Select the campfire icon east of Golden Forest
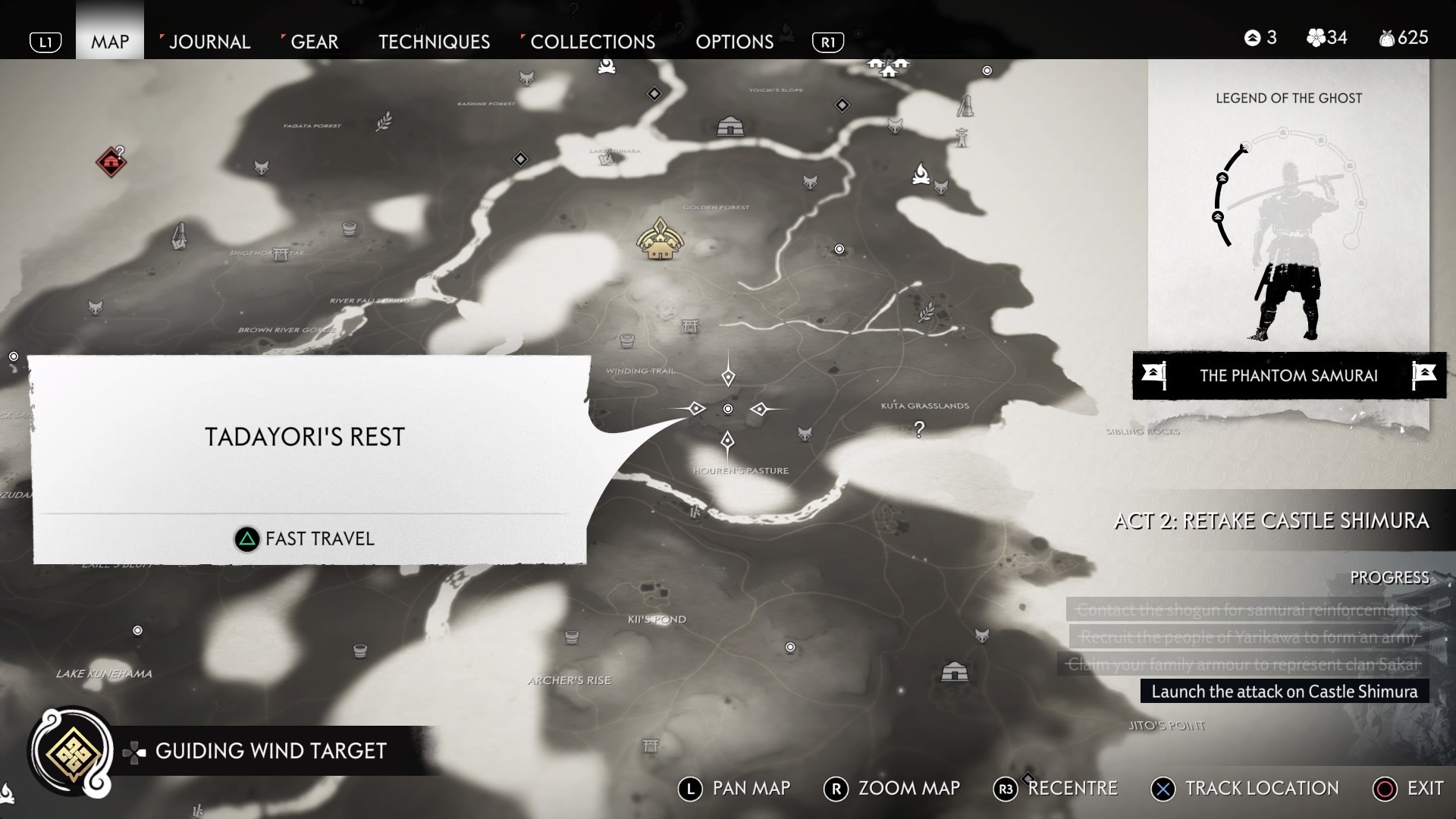This screenshot has width=1456, height=819. 921,174
